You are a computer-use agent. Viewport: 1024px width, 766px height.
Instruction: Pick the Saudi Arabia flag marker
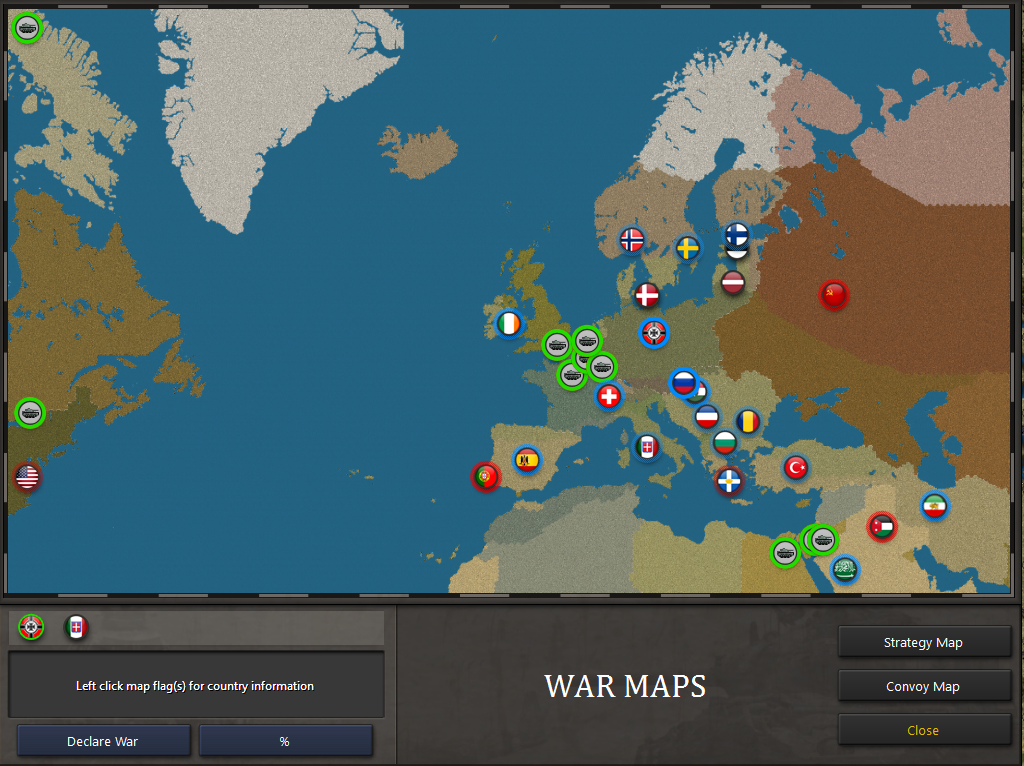coord(845,569)
